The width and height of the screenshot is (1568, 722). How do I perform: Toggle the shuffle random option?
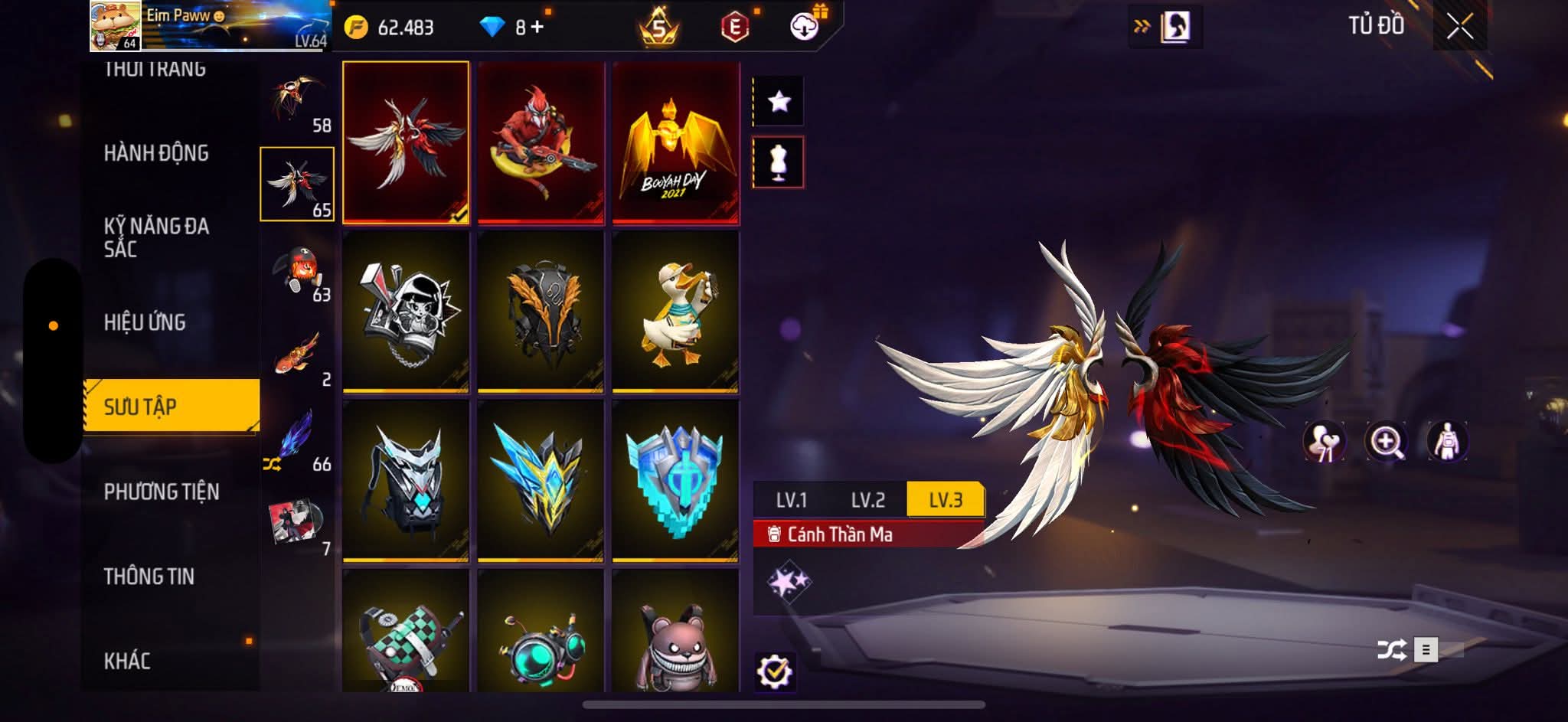pyautogui.click(x=1391, y=650)
